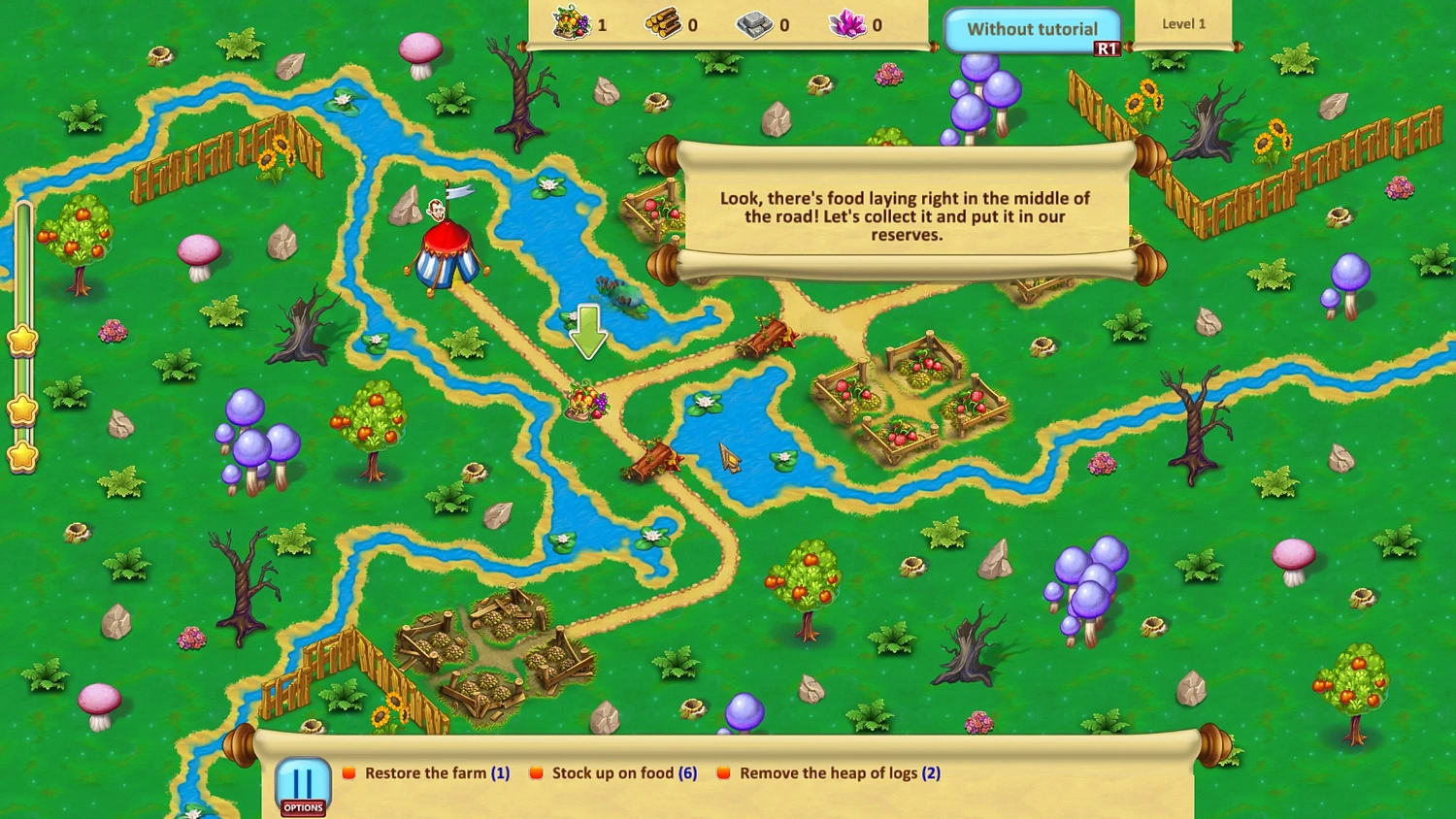Click the marker beside Remove the heap of logs
1456x819 pixels.
point(721,772)
